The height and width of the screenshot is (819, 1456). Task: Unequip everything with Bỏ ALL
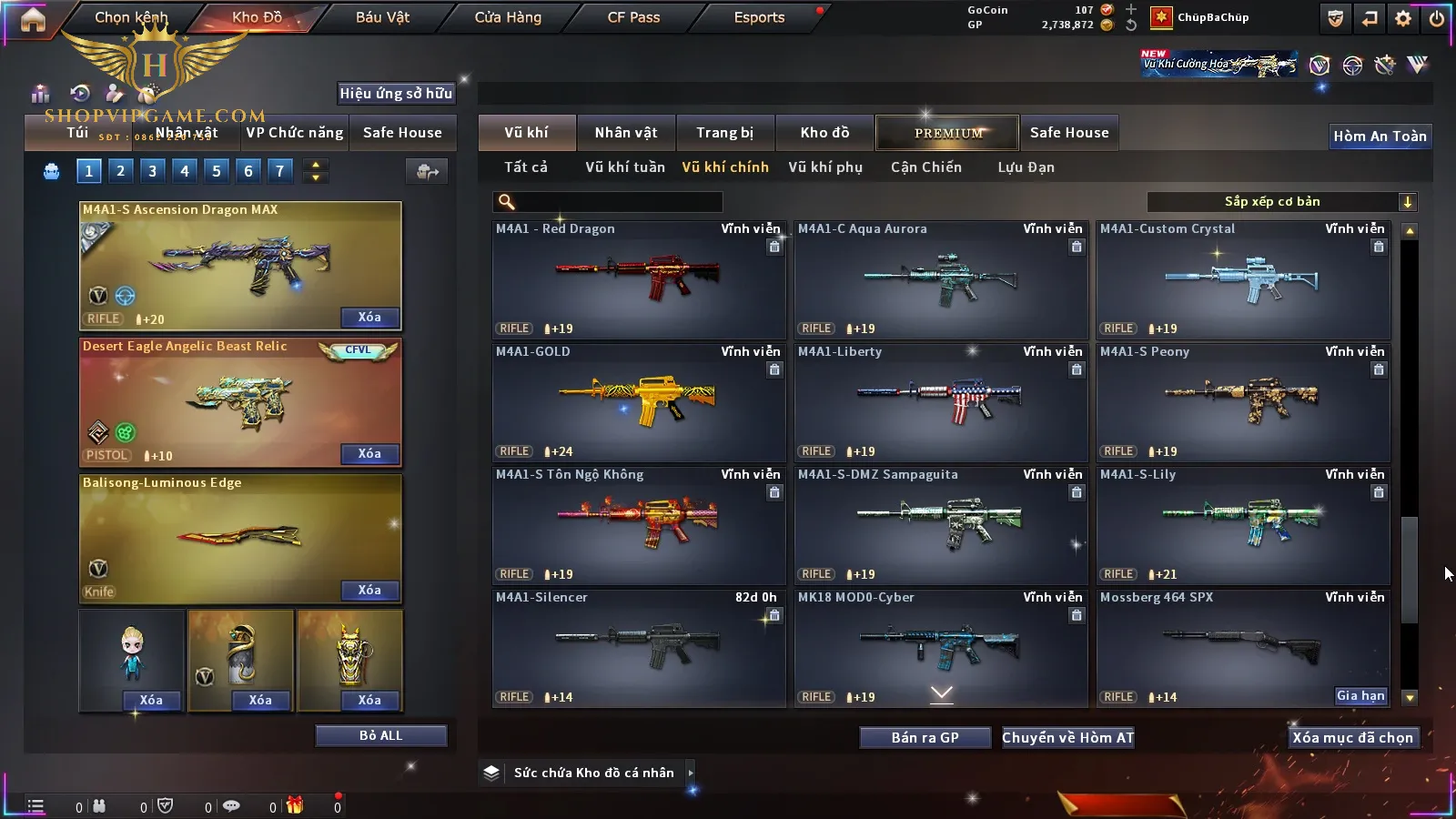(x=380, y=735)
